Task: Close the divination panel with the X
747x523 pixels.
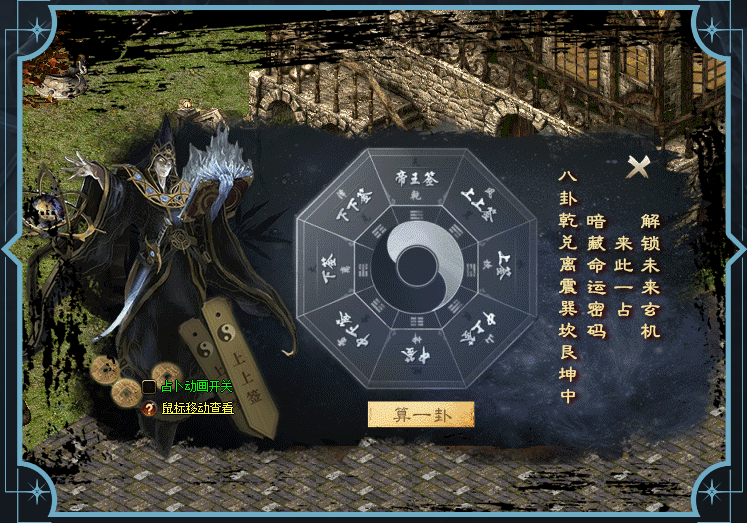Action: click(x=637, y=167)
